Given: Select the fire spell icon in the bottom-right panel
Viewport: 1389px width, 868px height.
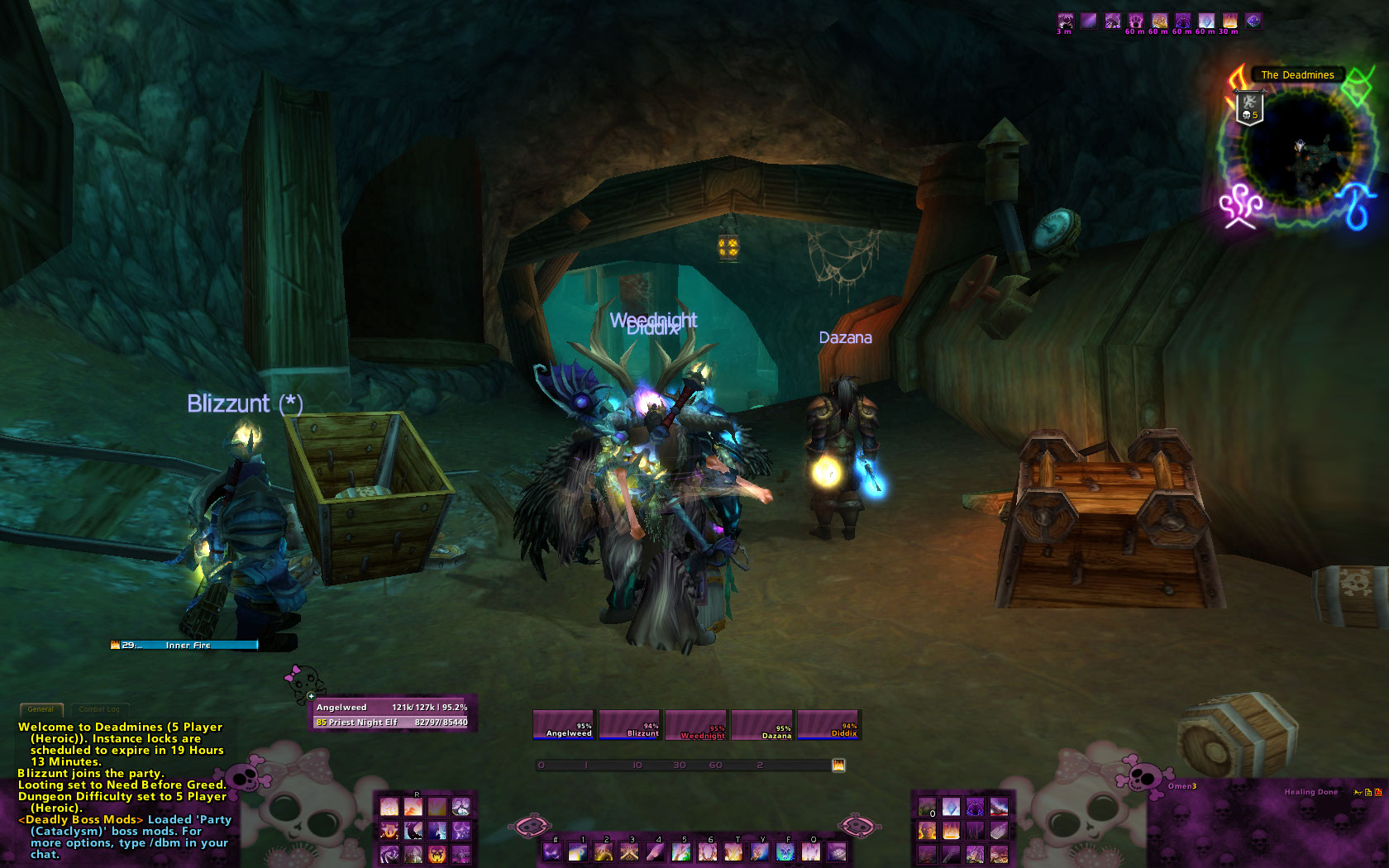Looking at the screenshot, I should click(950, 830).
